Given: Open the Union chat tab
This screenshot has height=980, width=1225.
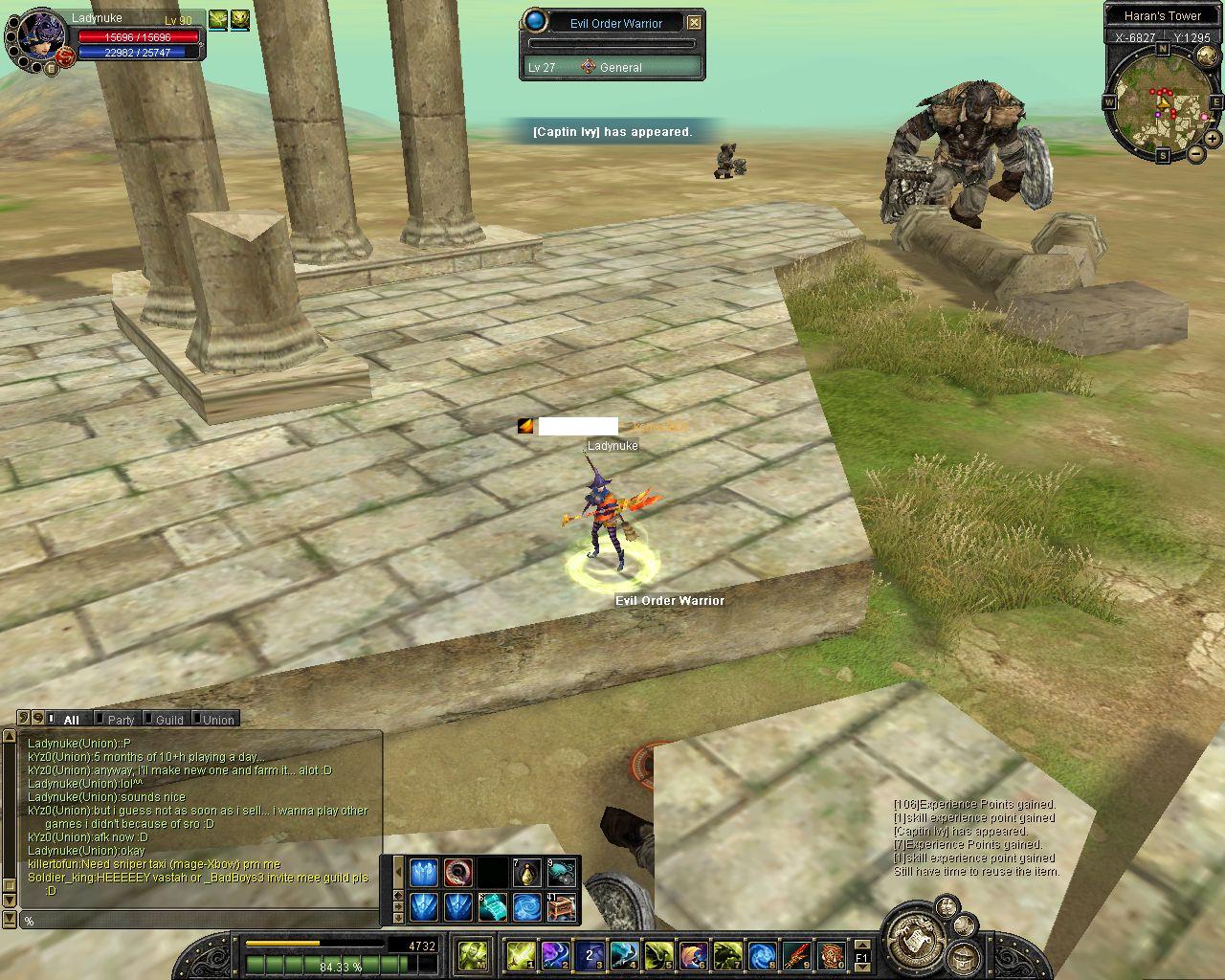Looking at the screenshot, I should click(217, 720).
